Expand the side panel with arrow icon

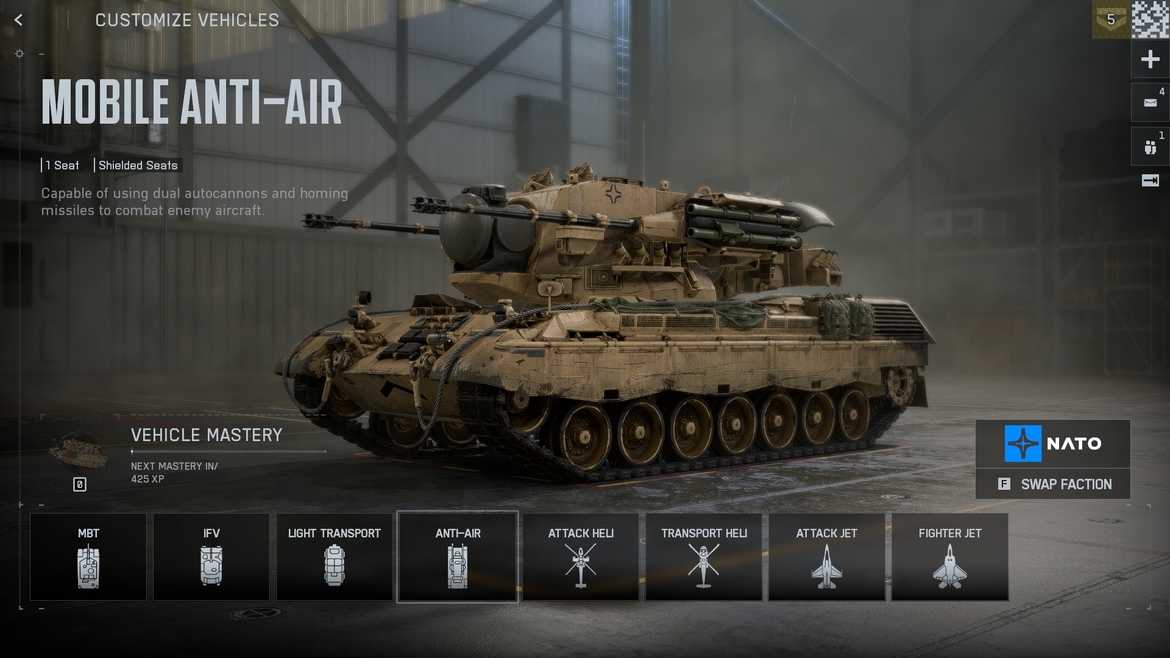click(1150, 181)
